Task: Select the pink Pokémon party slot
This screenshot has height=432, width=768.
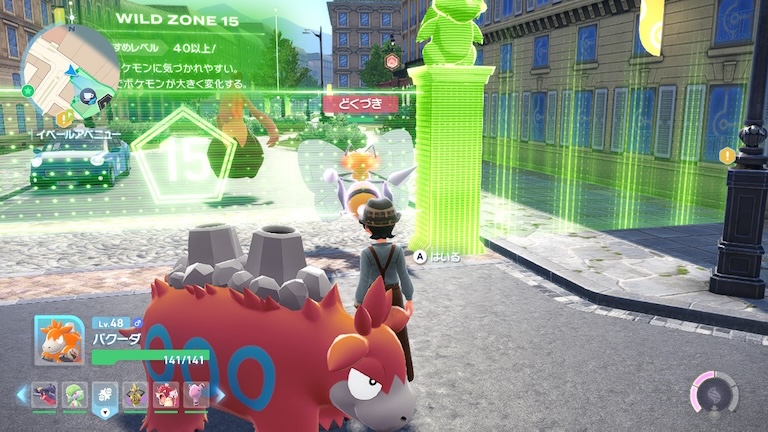Action: pyautogui.click(x=197, y=395)
